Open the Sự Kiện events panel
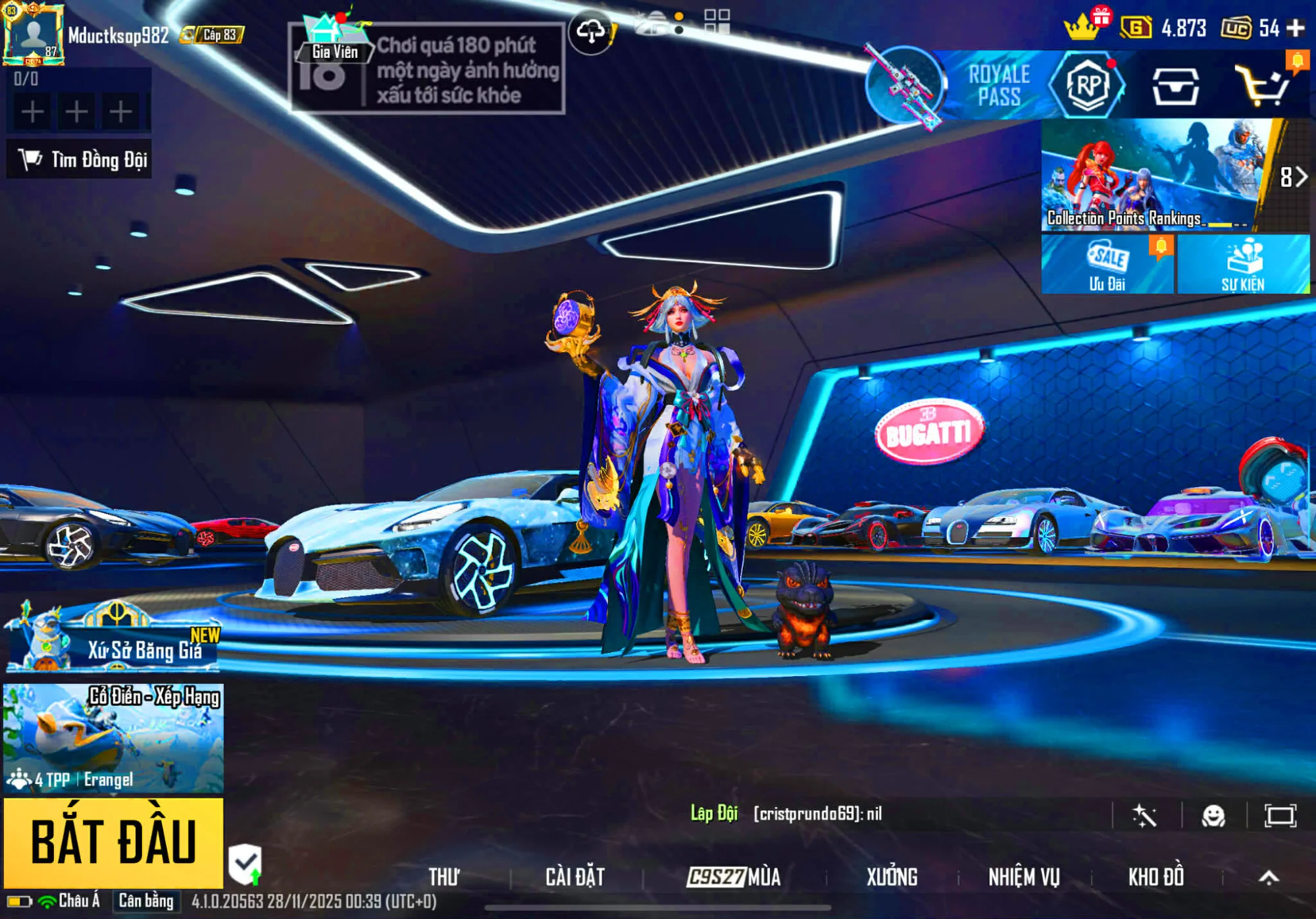The width and height of the screenshot is (1316, 919). point(1243,265)
